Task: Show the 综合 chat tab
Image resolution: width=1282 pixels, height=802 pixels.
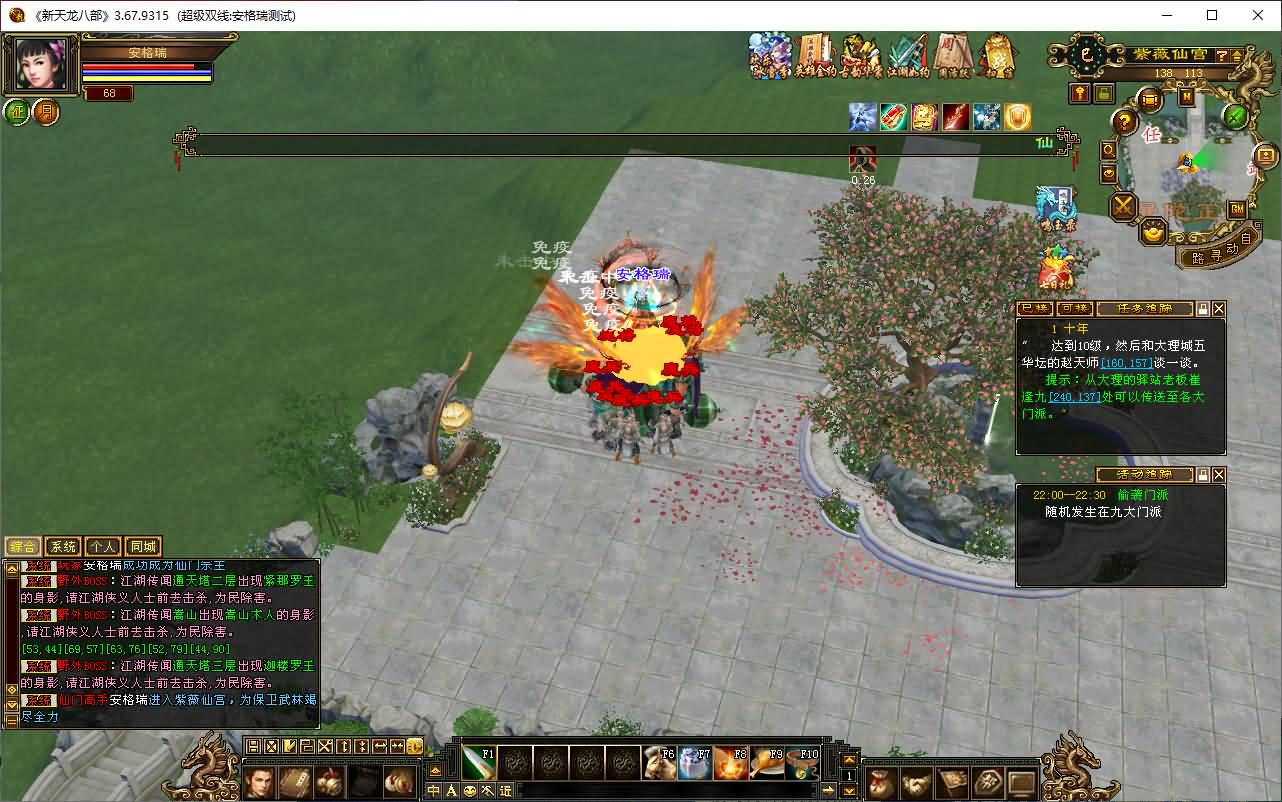Action: point(23,546)
